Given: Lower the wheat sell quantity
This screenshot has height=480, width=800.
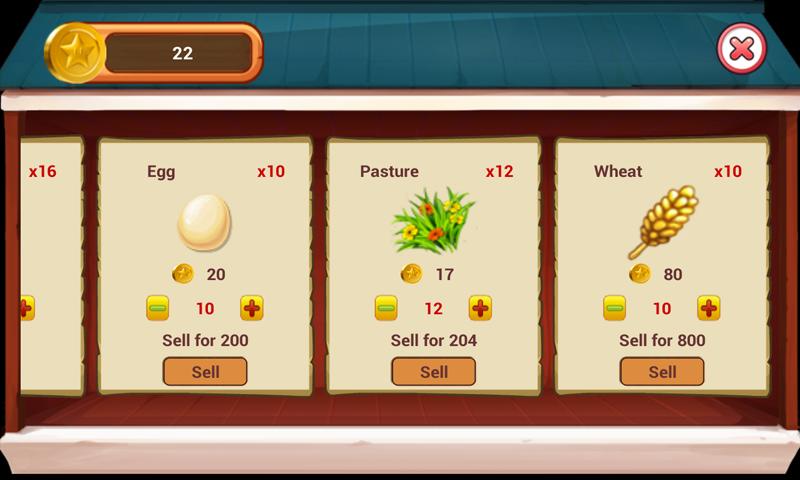Looking at the screenshot, I should click(x=614, y=308).
